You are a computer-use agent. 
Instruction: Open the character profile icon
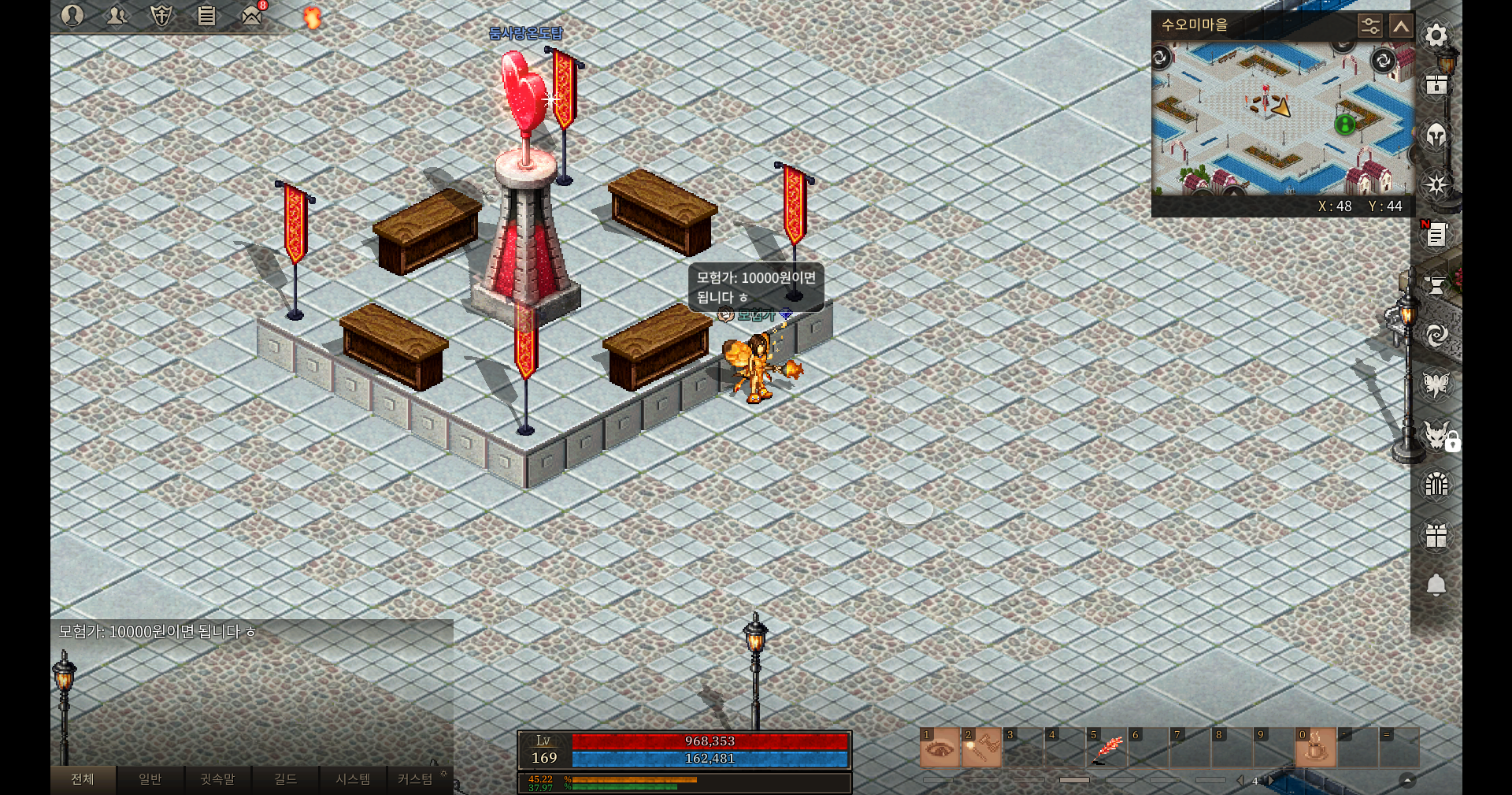pos(72,15)
